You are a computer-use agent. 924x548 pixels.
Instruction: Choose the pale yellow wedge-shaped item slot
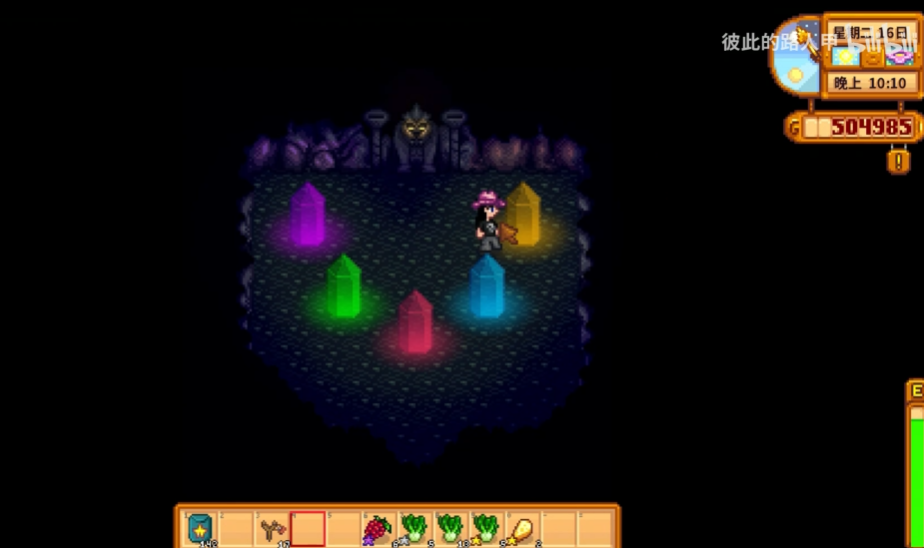click(x=522, y=529)
